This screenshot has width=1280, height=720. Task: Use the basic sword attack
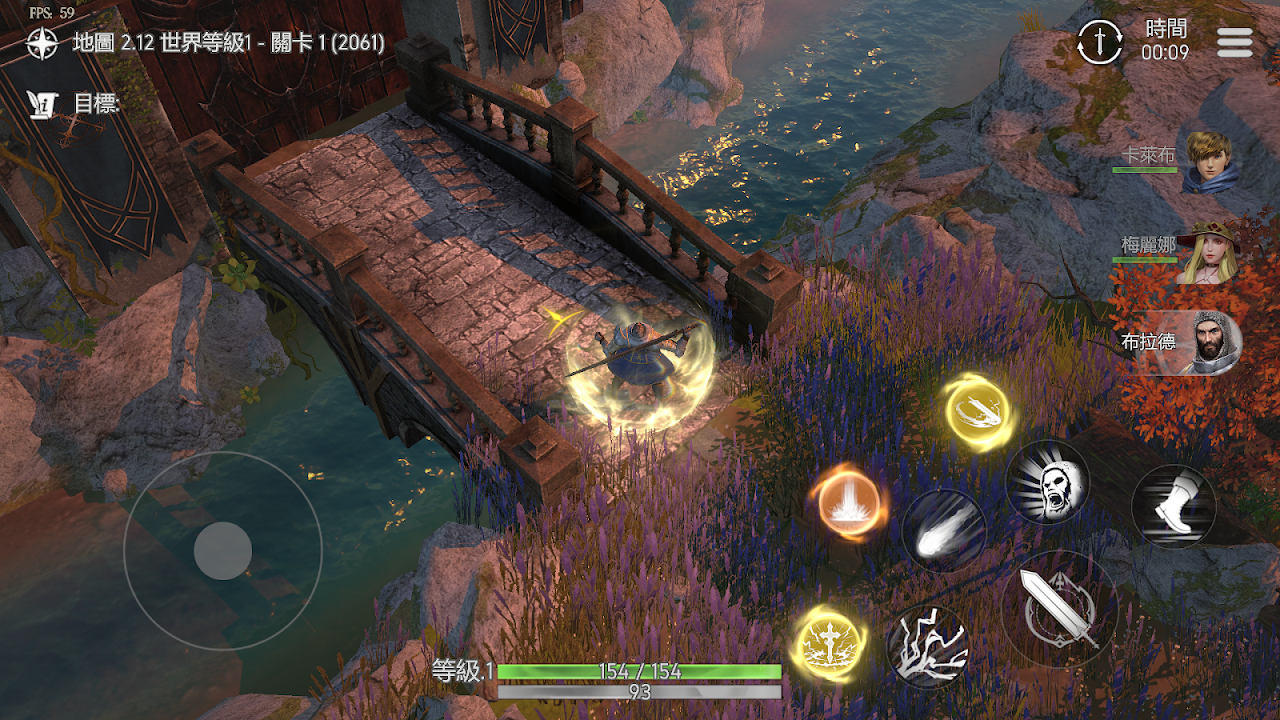(x=1059, y=609)
